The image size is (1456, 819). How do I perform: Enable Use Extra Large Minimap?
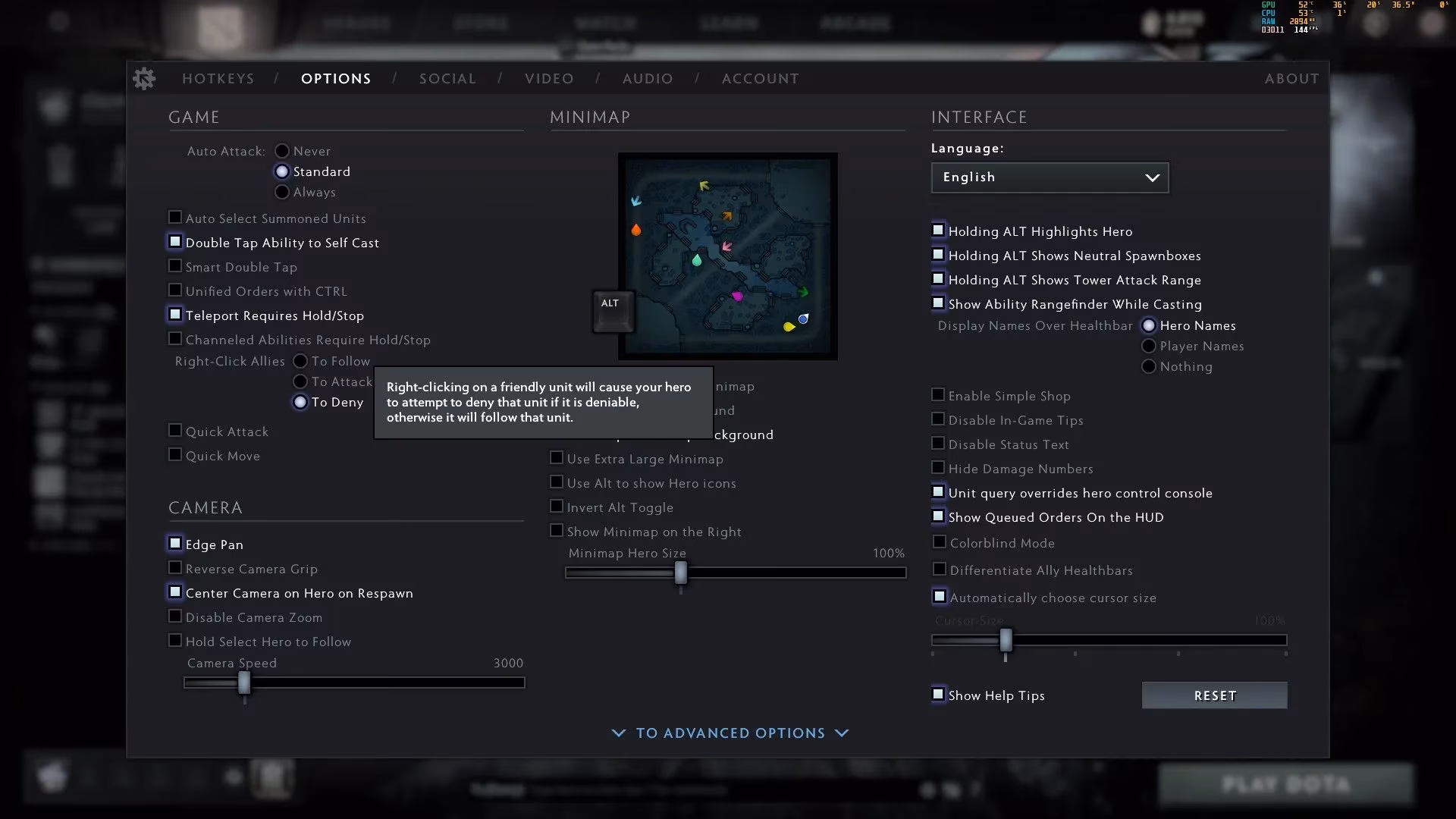pos(556,458)
